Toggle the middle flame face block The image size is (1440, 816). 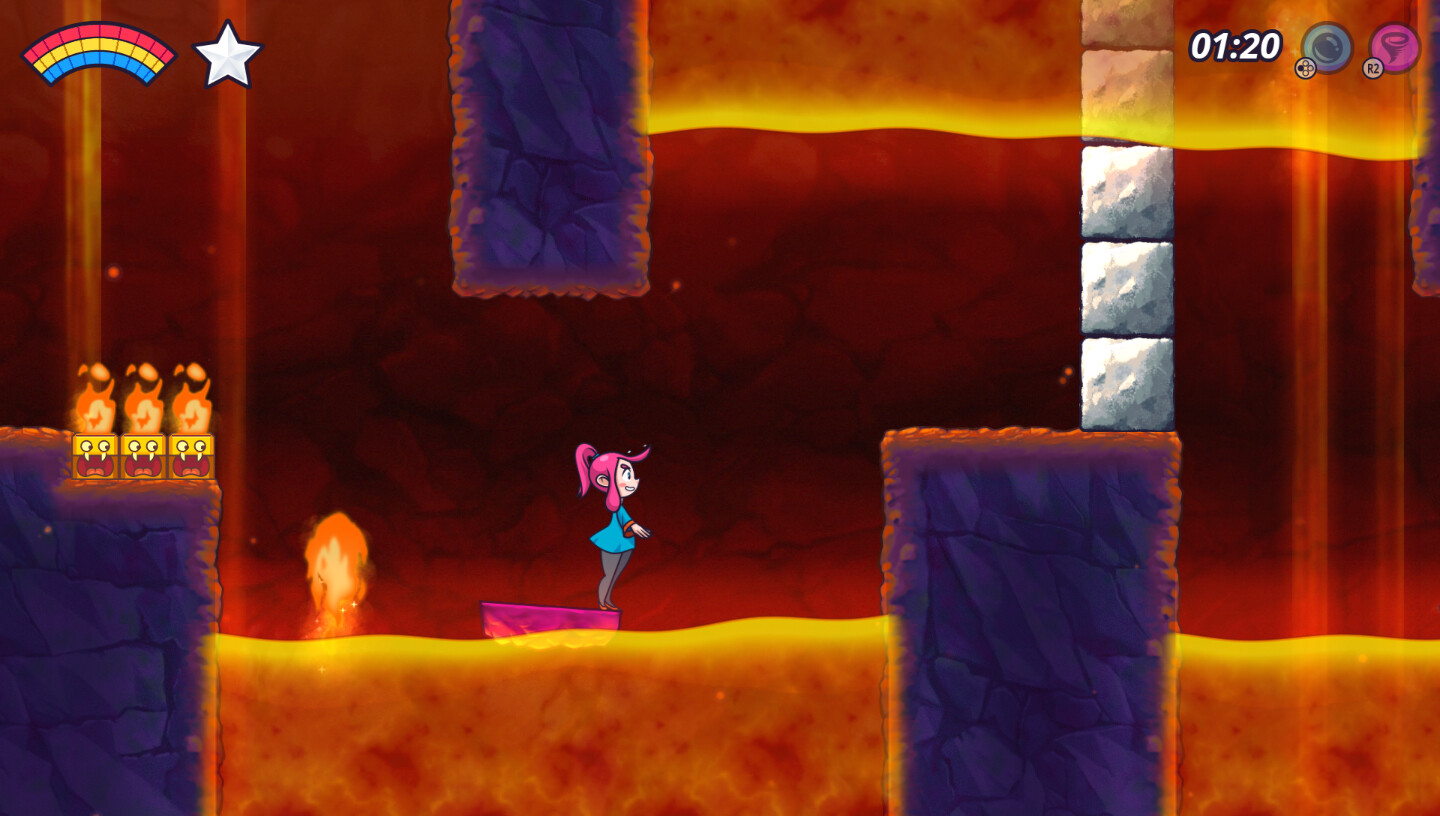(x=143, y=455)
